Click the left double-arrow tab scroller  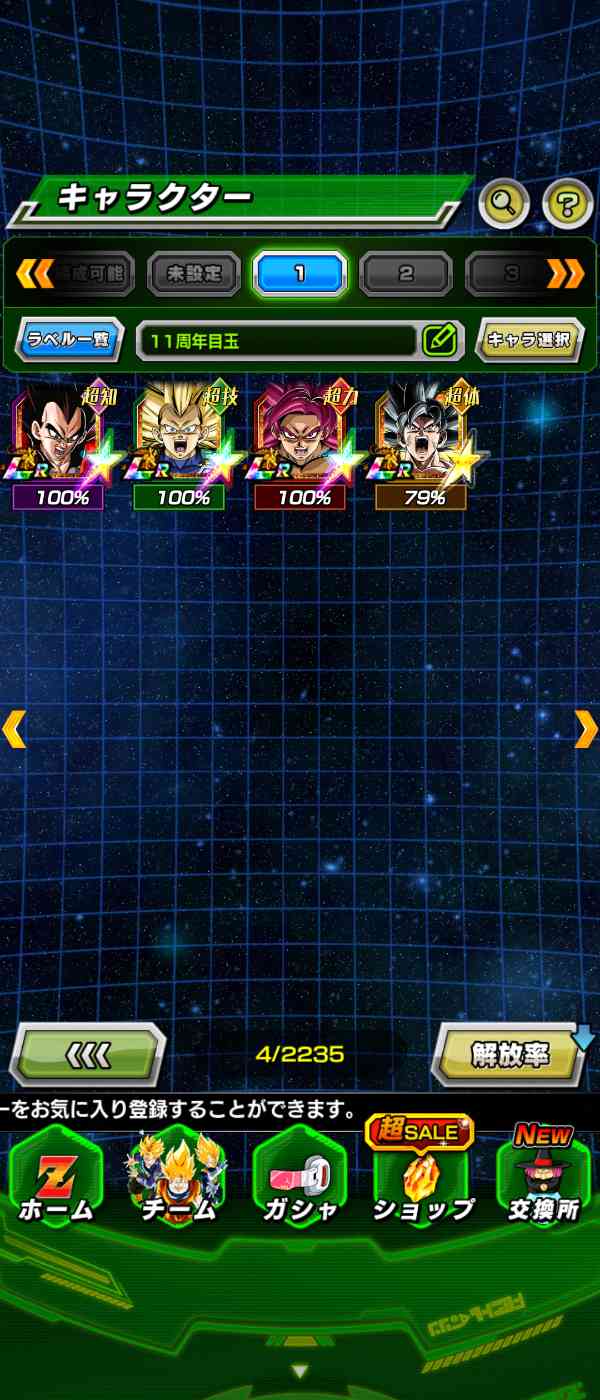(33, 273)
